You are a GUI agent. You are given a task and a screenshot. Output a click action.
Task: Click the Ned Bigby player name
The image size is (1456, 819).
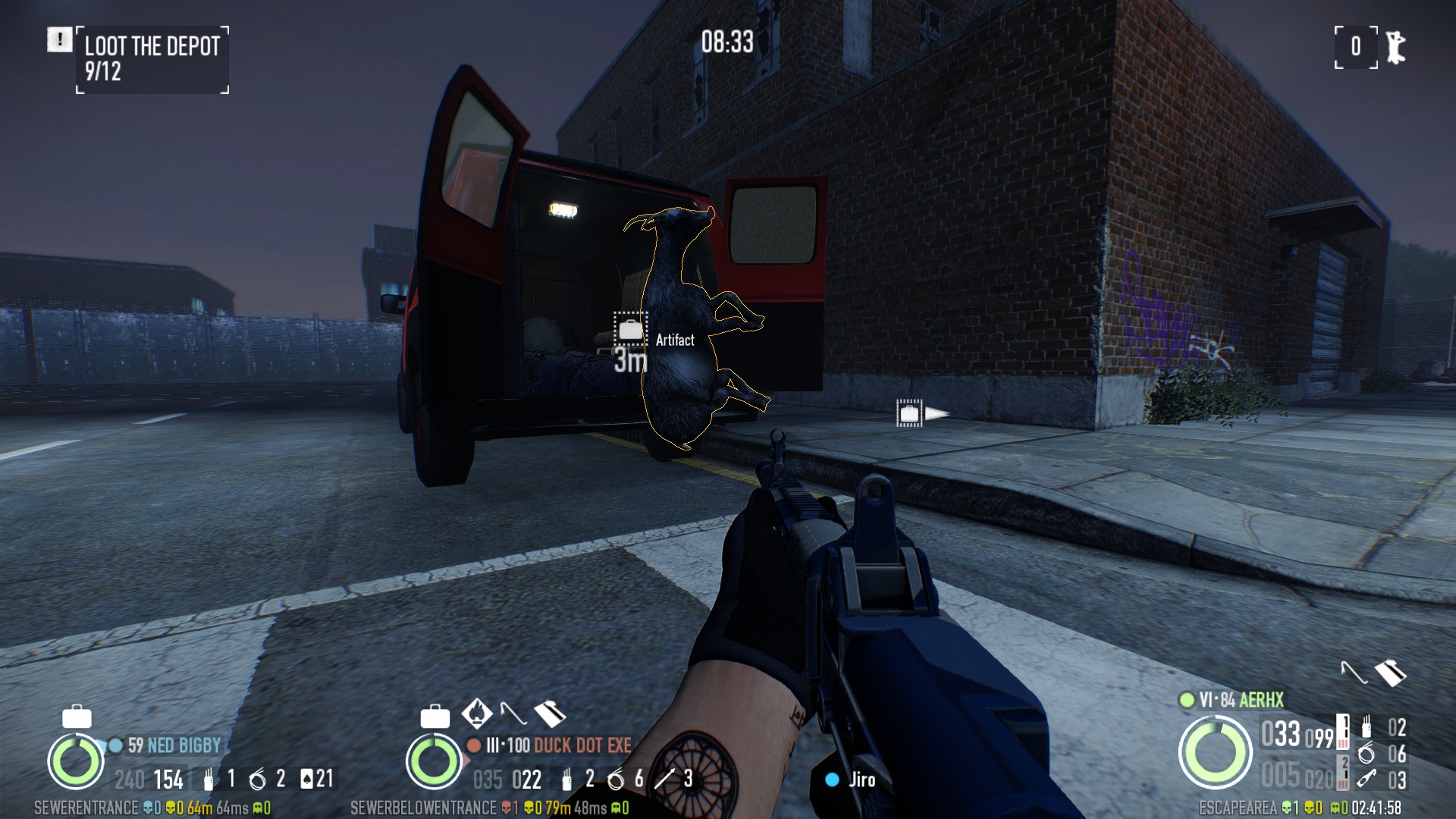click(184, 745)
